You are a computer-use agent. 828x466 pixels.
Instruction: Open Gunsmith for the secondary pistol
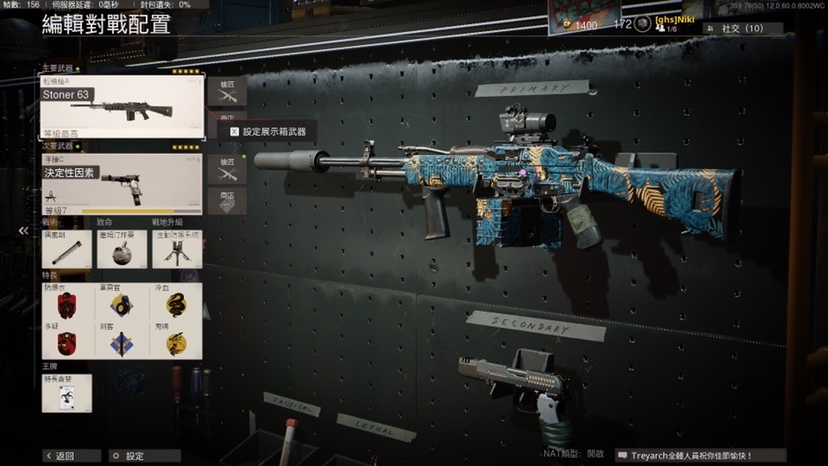227,168
